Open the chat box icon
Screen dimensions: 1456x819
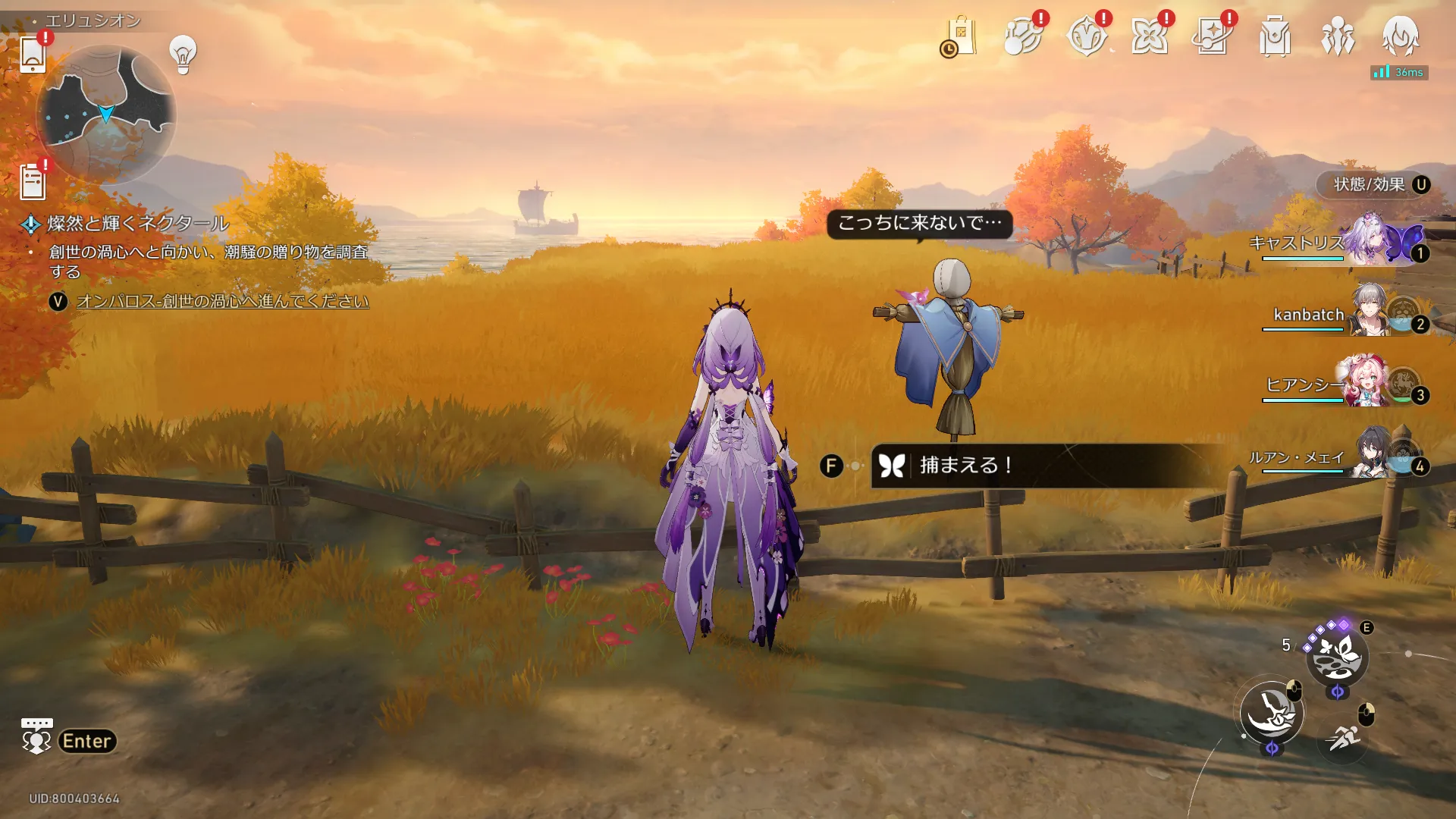(36, 736)
